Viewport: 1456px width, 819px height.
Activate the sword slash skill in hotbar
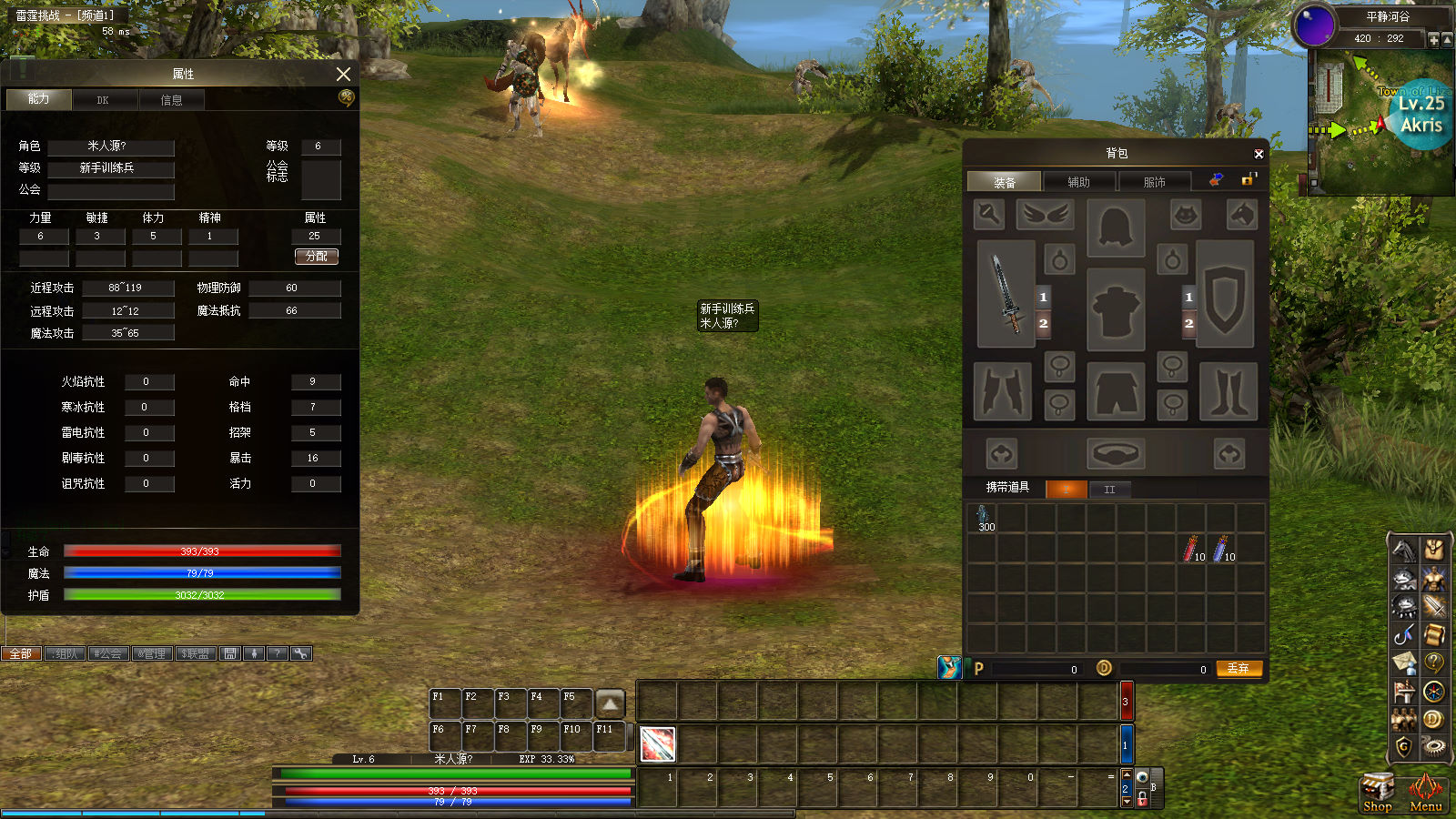(657, 743)
